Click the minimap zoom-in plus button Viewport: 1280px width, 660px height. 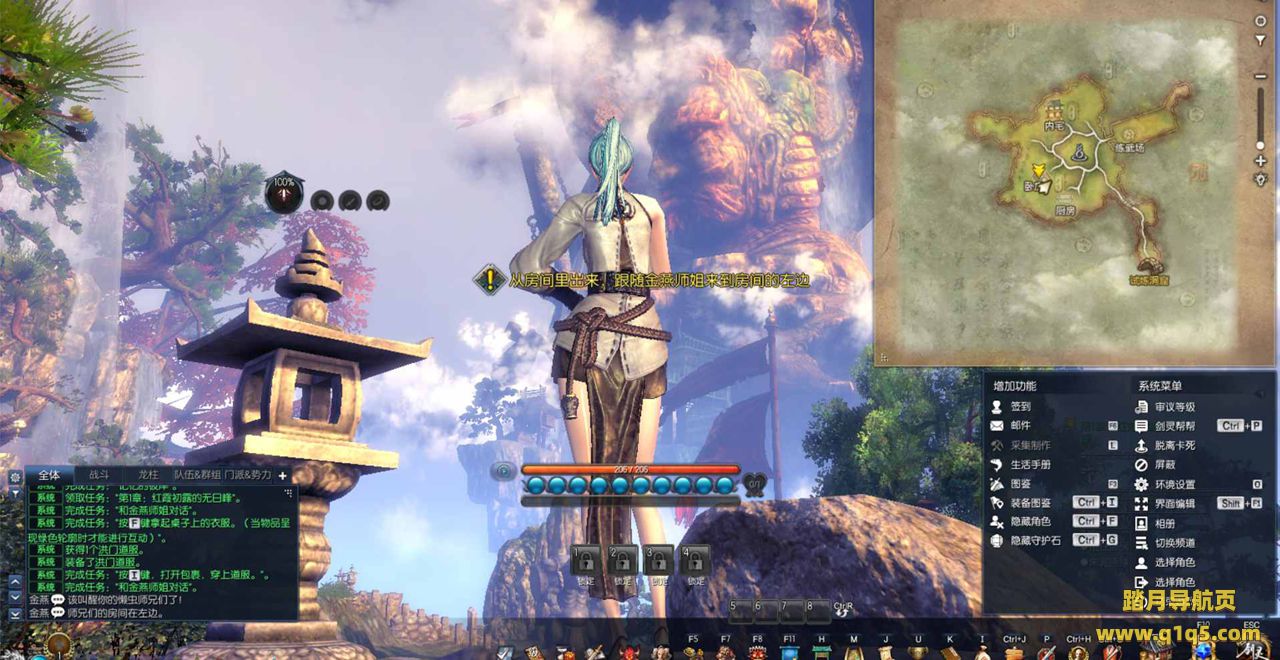(1260, 161)
